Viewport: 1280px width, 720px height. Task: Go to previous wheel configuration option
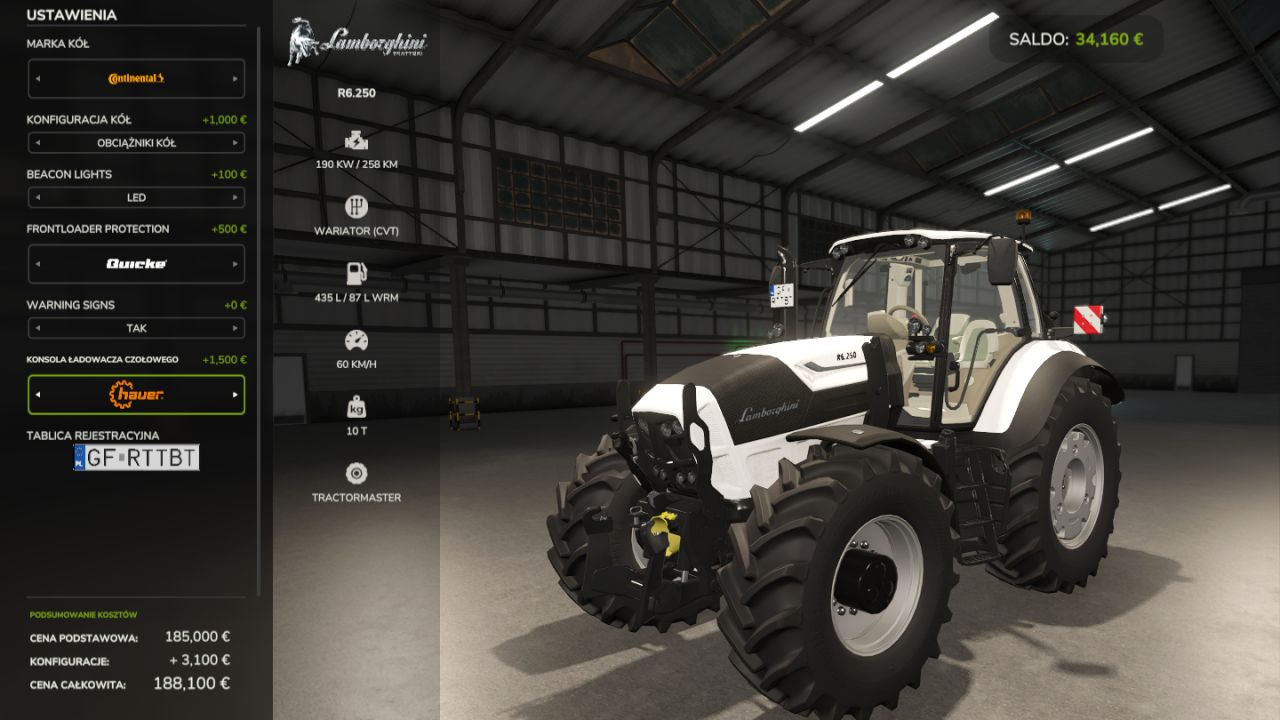click(37, 143)
